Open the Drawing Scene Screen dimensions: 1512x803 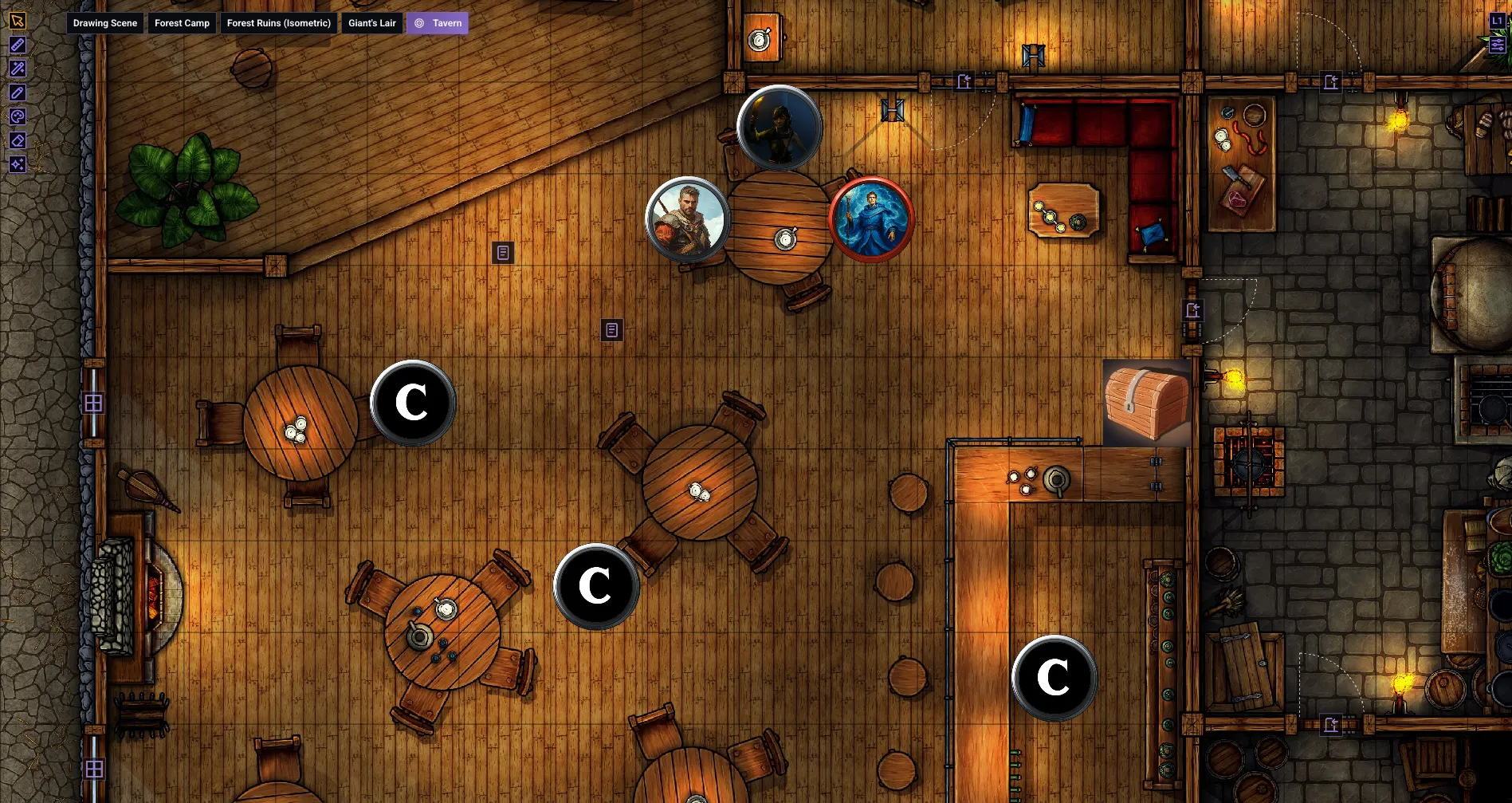tap(104, 23)
